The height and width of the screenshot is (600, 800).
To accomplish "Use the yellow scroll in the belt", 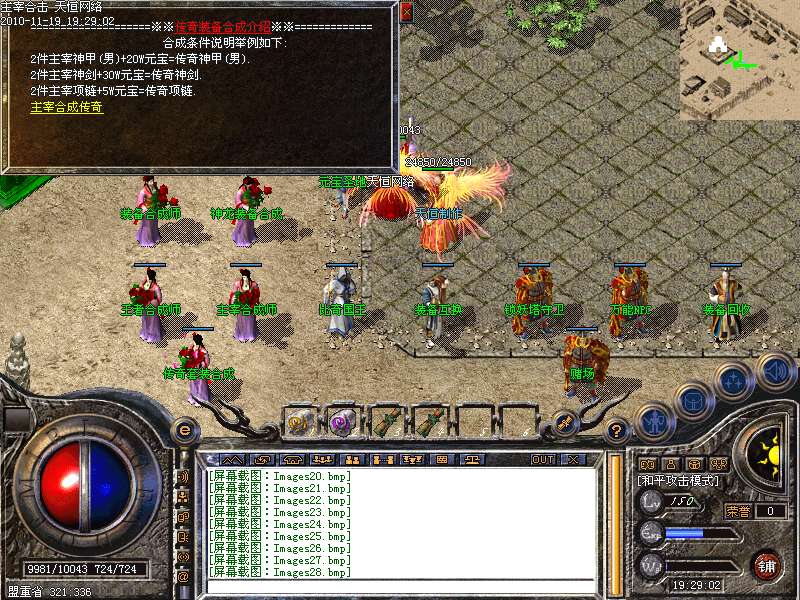I will (x=298, y=421).
